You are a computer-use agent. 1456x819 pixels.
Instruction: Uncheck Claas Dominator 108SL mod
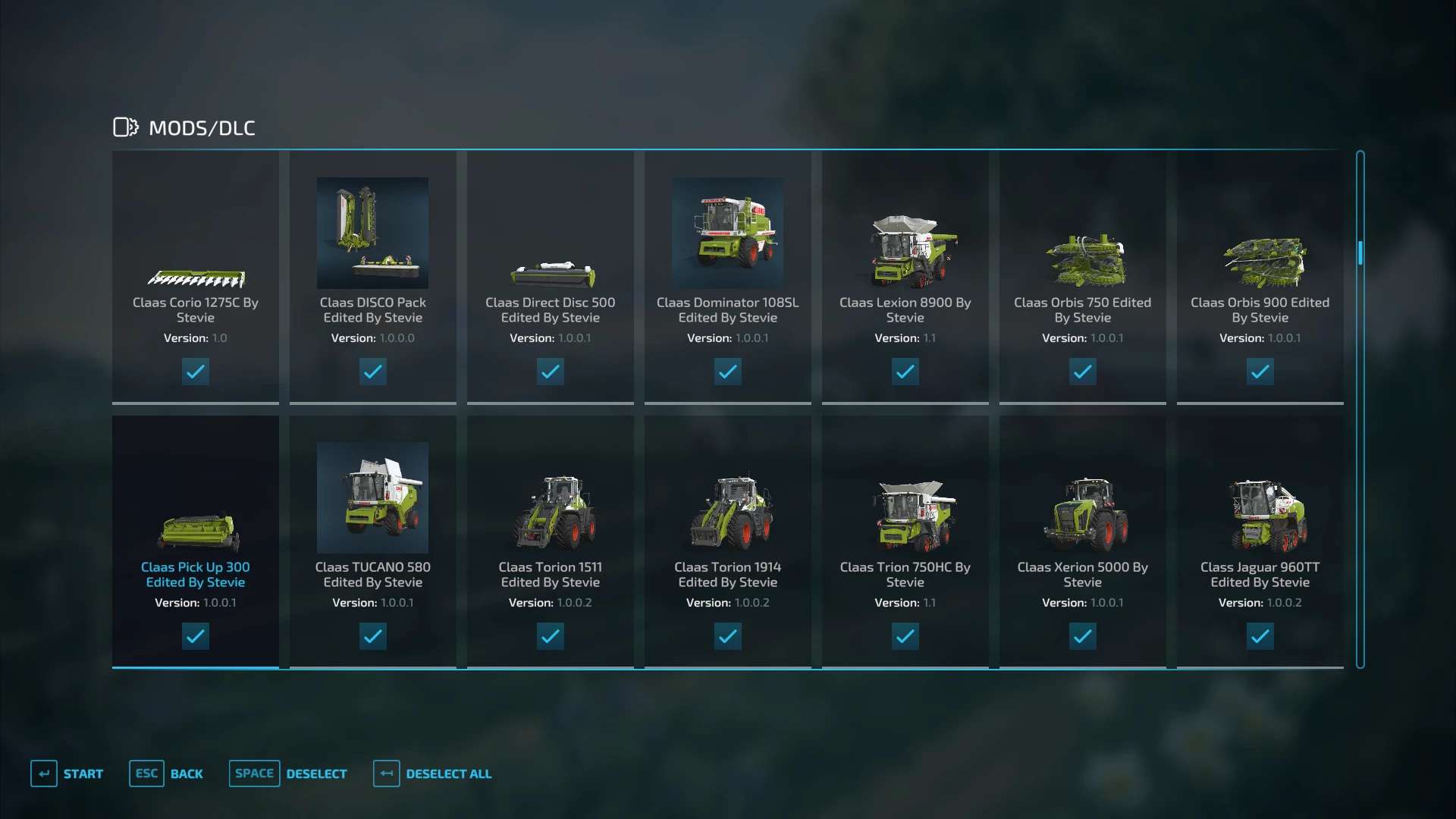pos(728,372)
